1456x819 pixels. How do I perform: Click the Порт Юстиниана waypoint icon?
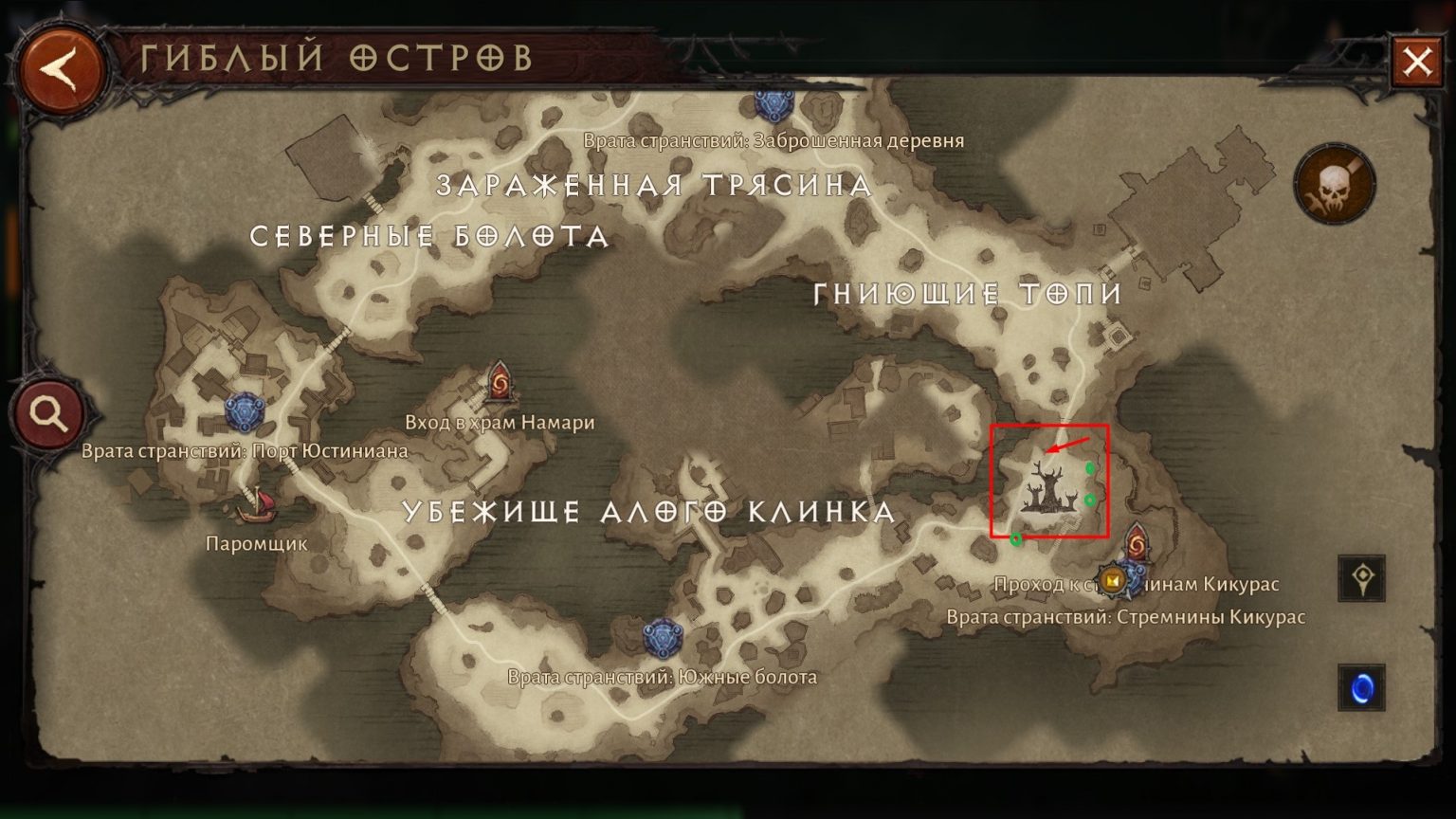[x=246, y=409]
